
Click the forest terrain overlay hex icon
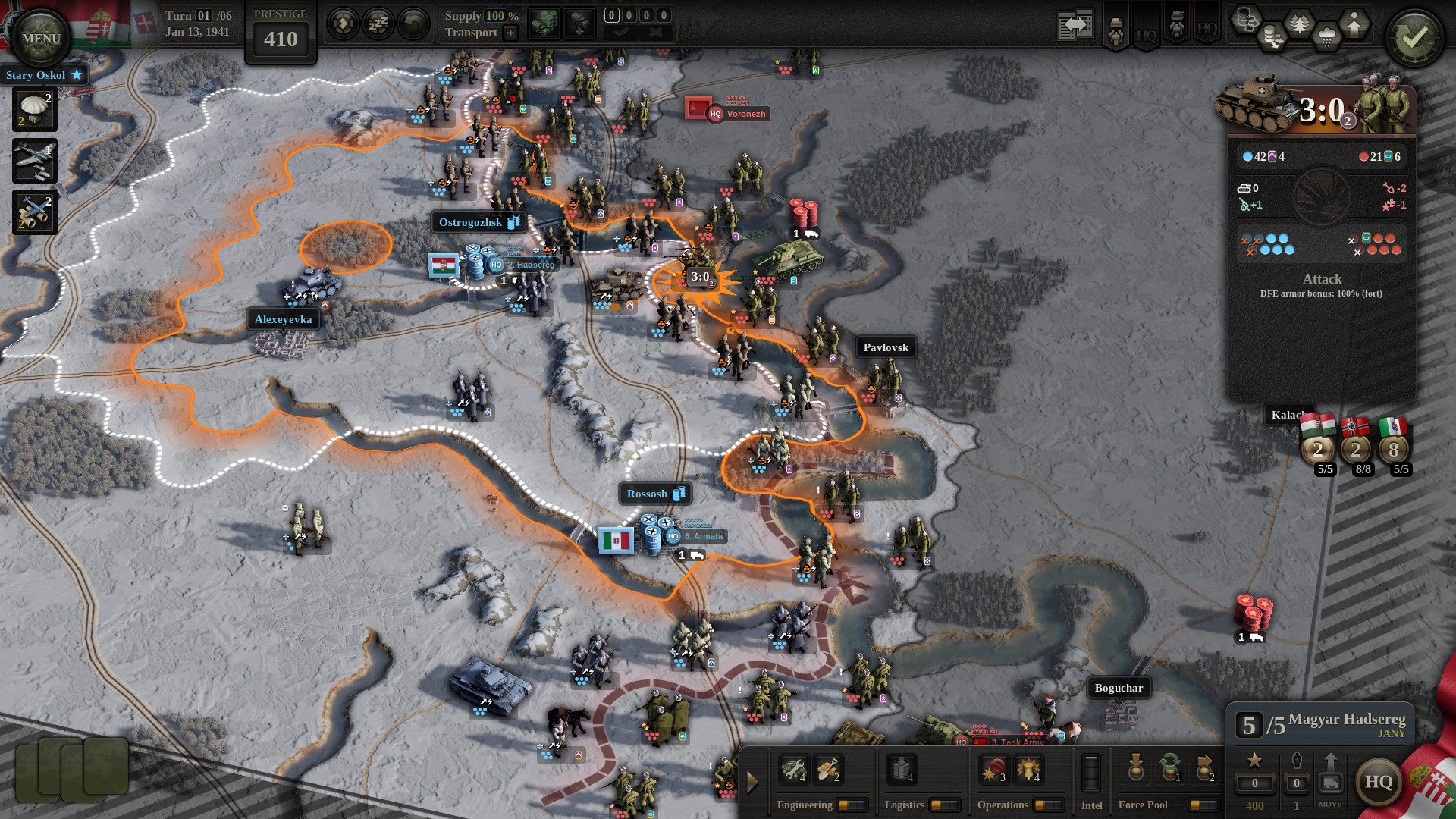1299,21
